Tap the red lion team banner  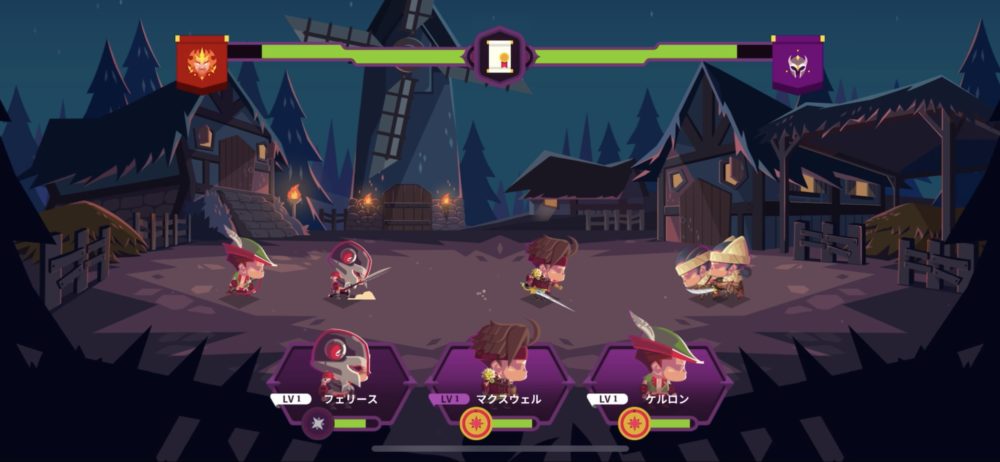[202, 62]
